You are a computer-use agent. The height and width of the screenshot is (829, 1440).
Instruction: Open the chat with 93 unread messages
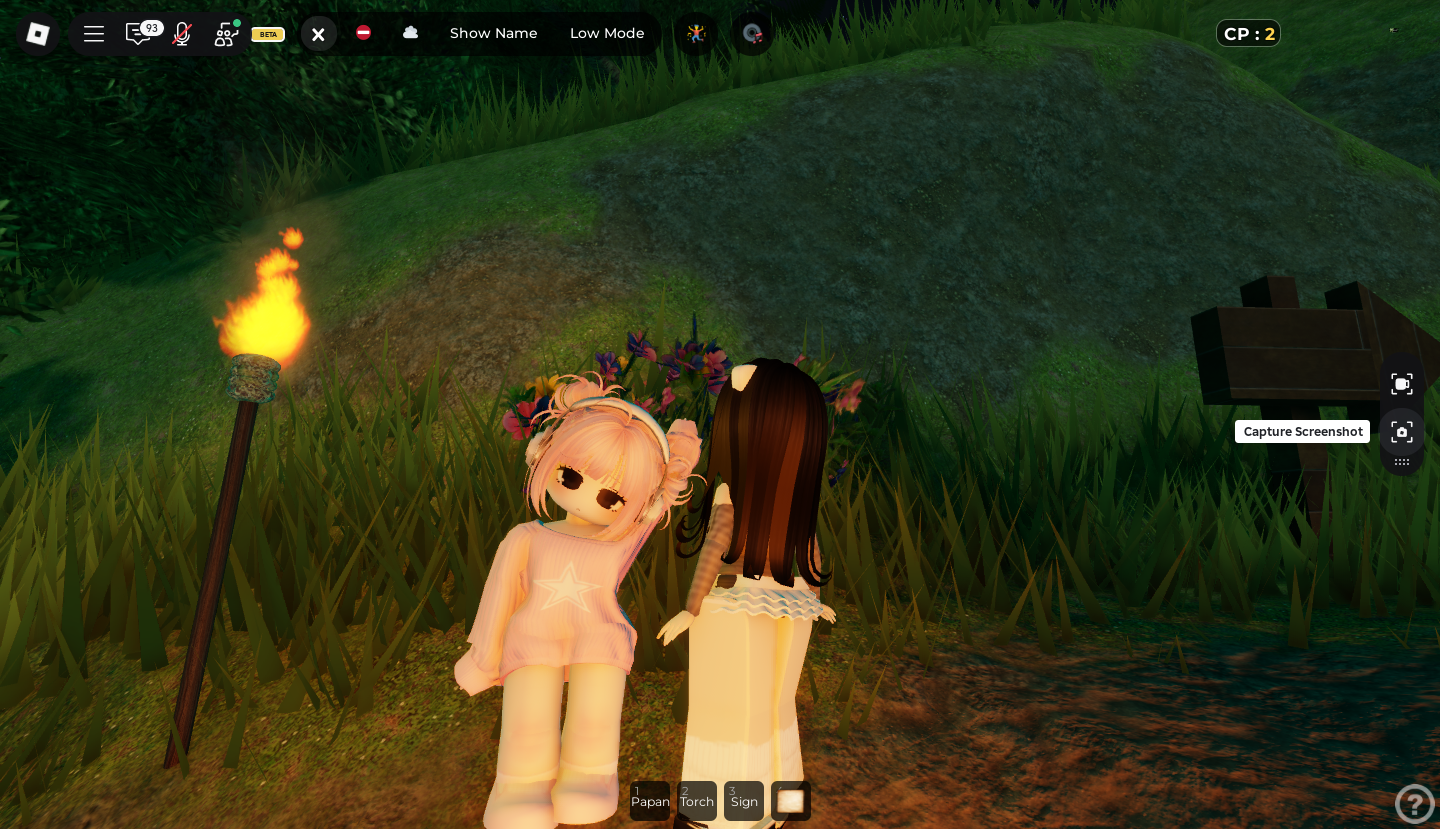coord(138,34)
